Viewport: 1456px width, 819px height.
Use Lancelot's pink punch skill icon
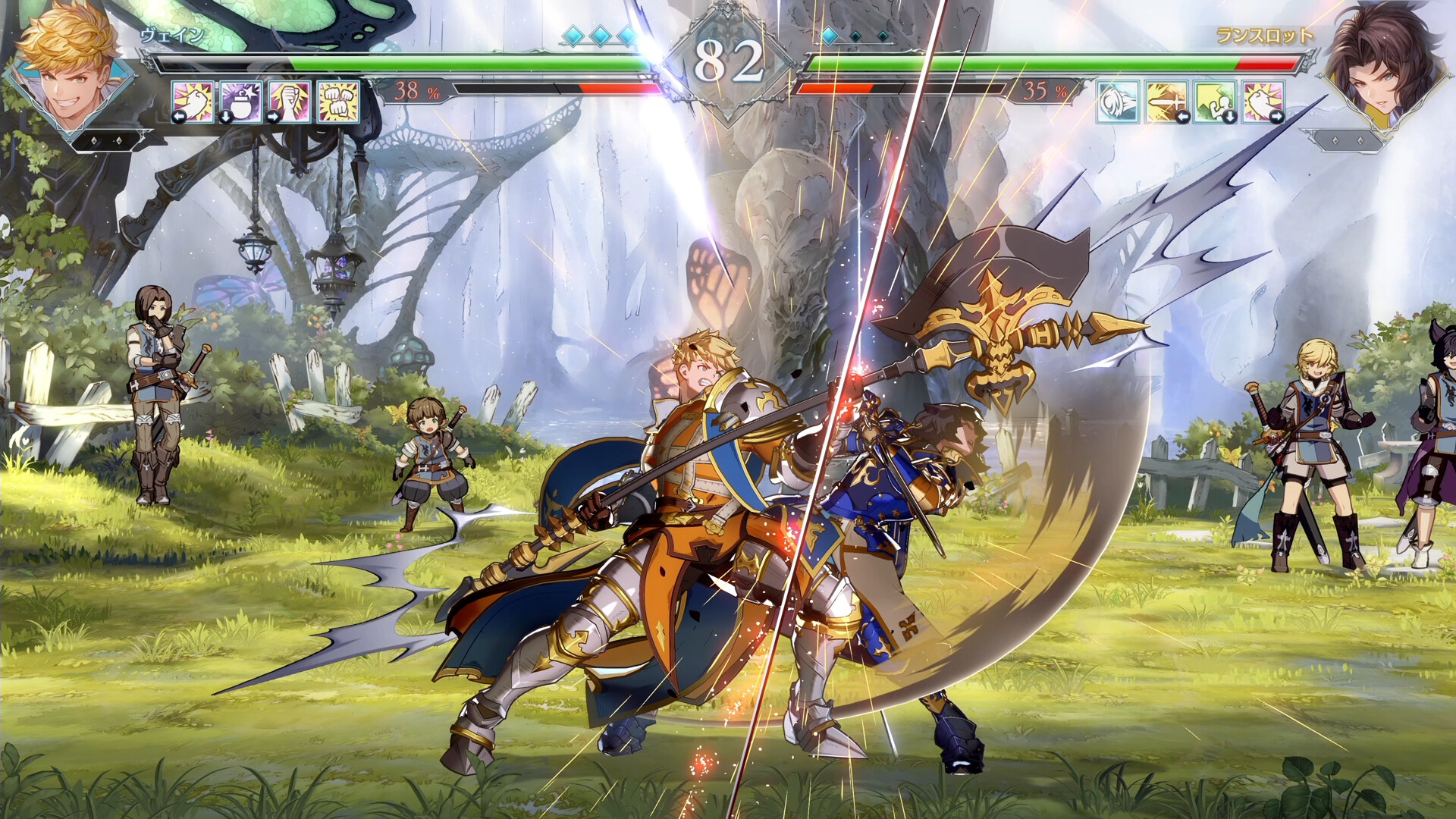(x=1263, y=101)
